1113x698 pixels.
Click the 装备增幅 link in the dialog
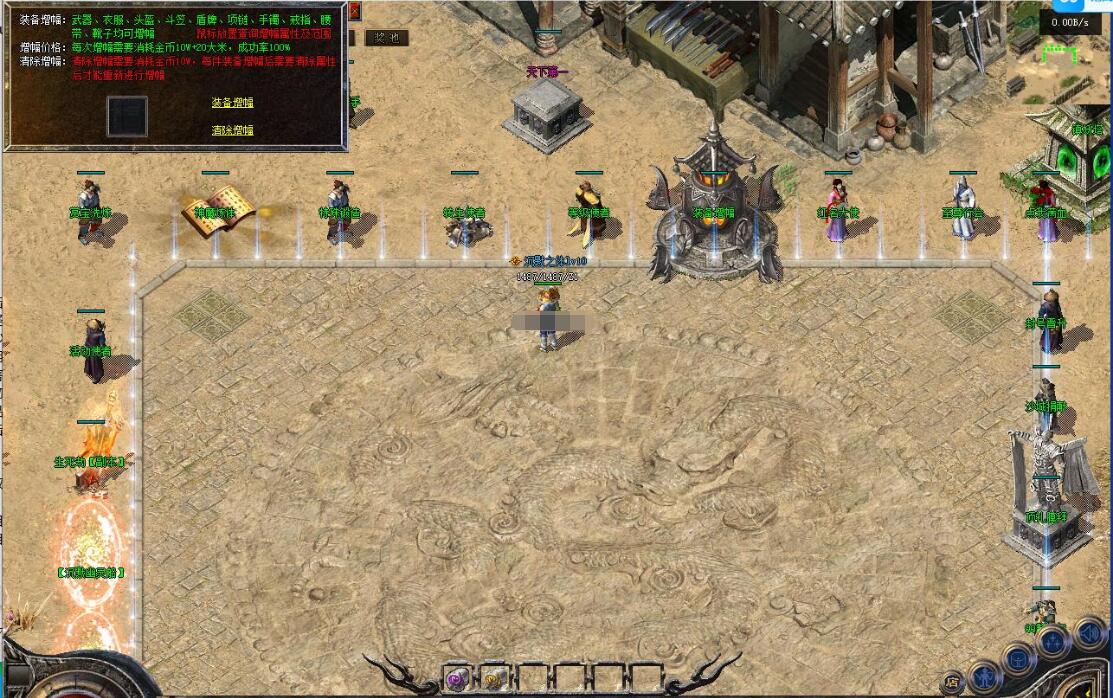coord(232,102)
